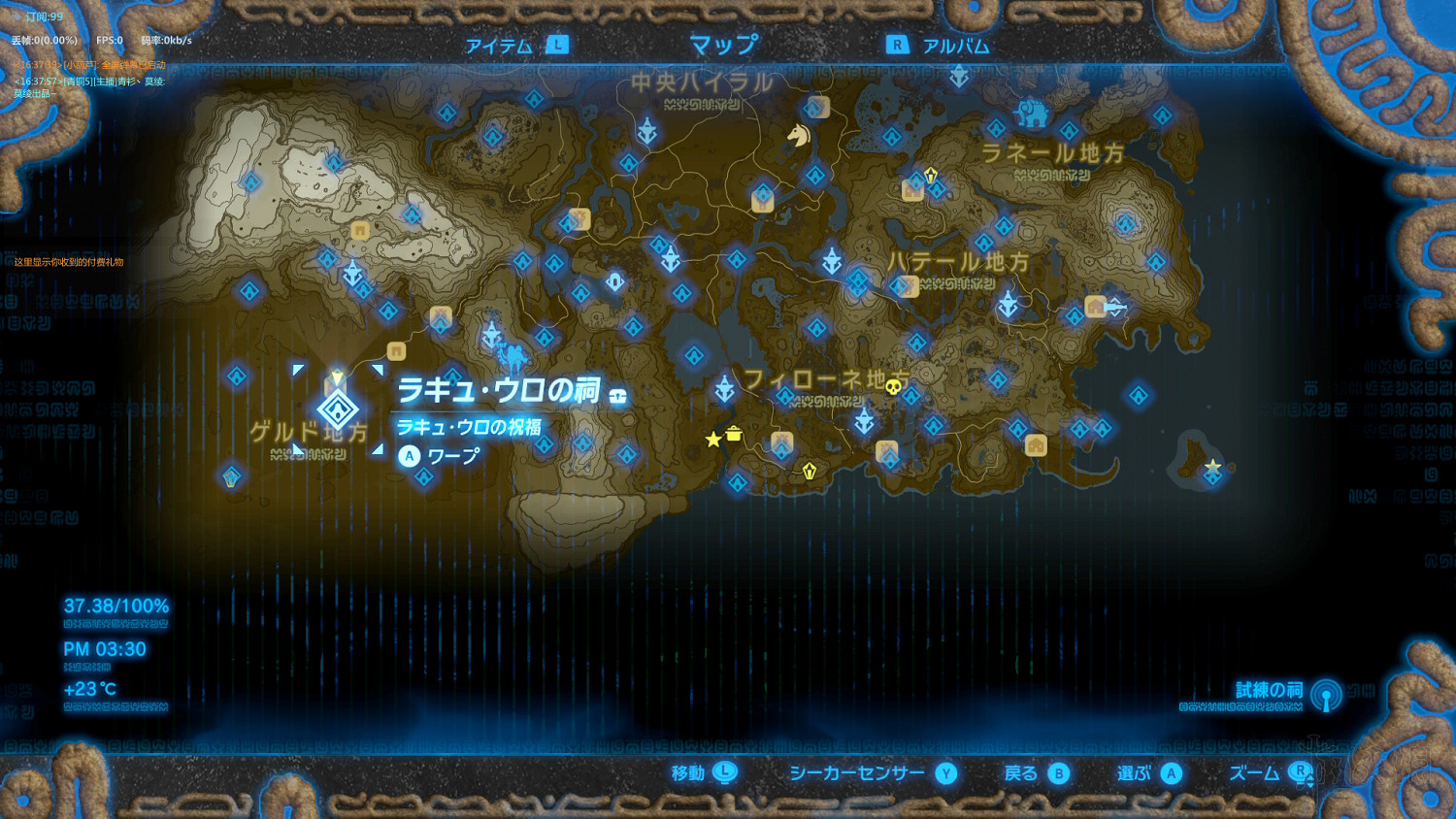This screenshot has width=1456, height=819.
Task: Select the highlighted ラキュ・ウロの祠 shrine icon
Action: (336, 409)
